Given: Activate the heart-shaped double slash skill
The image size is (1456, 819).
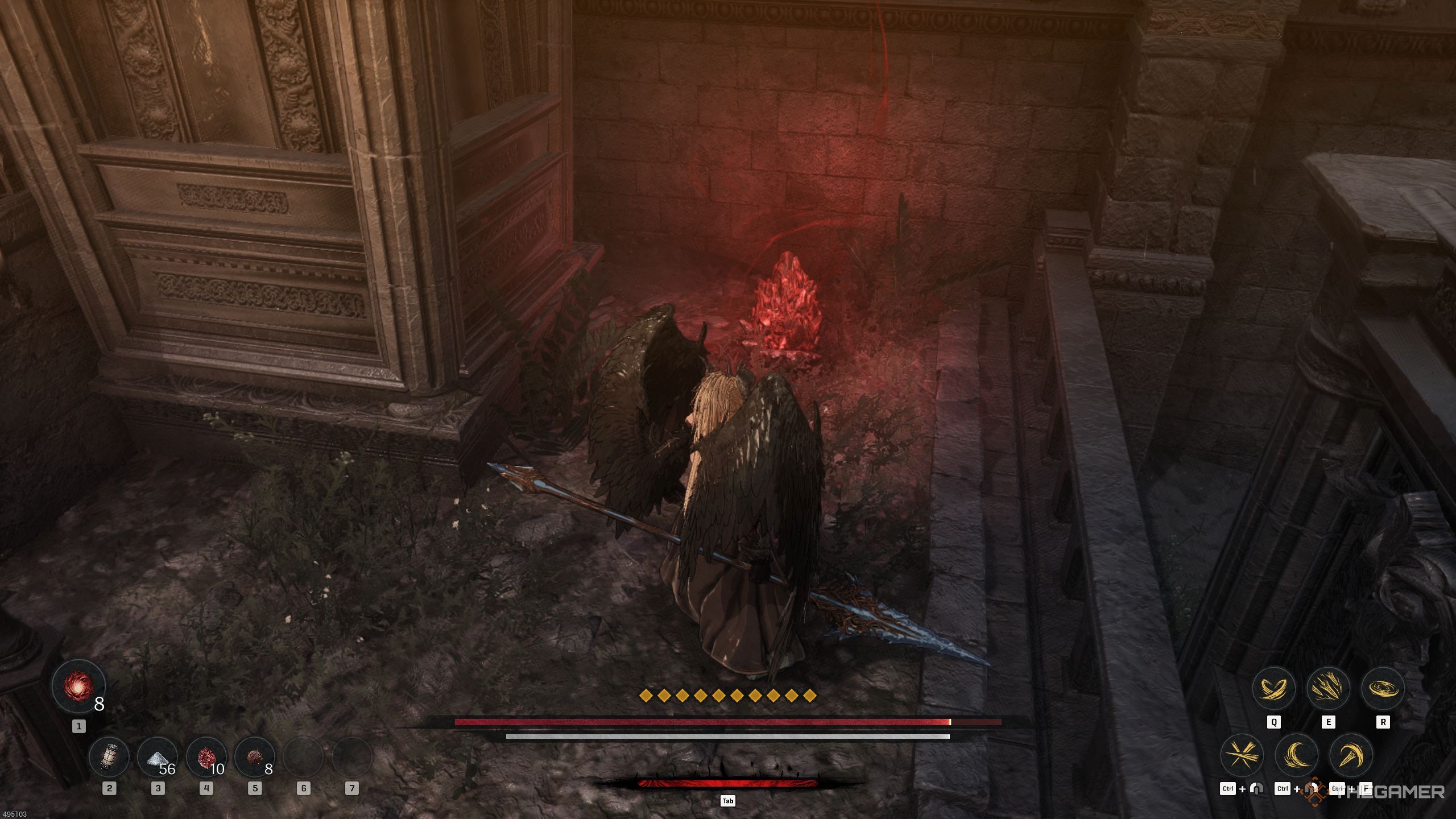Looking at the screenshot, I should pos(1273,689).
